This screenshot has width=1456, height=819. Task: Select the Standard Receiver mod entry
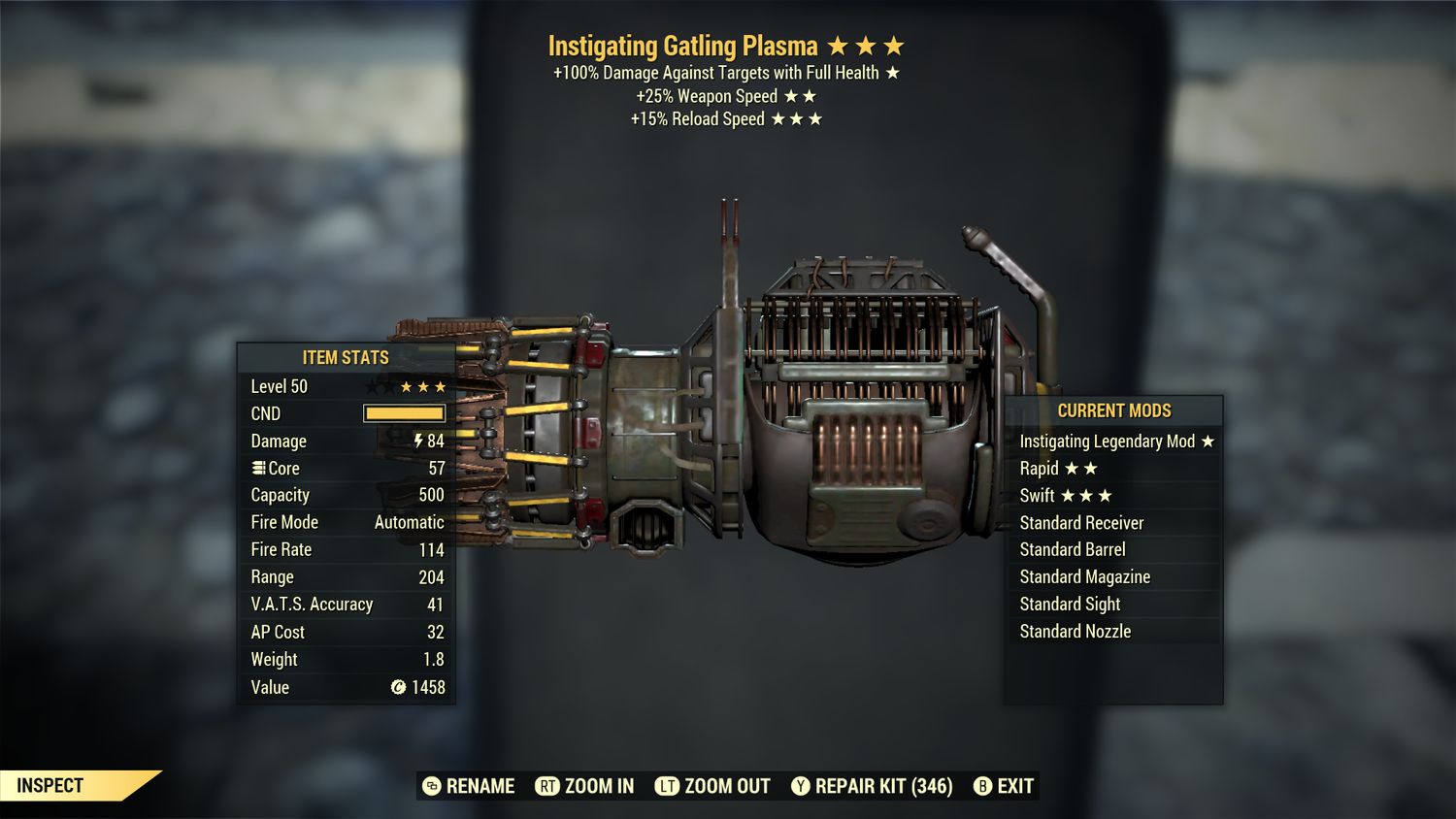pos(1081,522)
